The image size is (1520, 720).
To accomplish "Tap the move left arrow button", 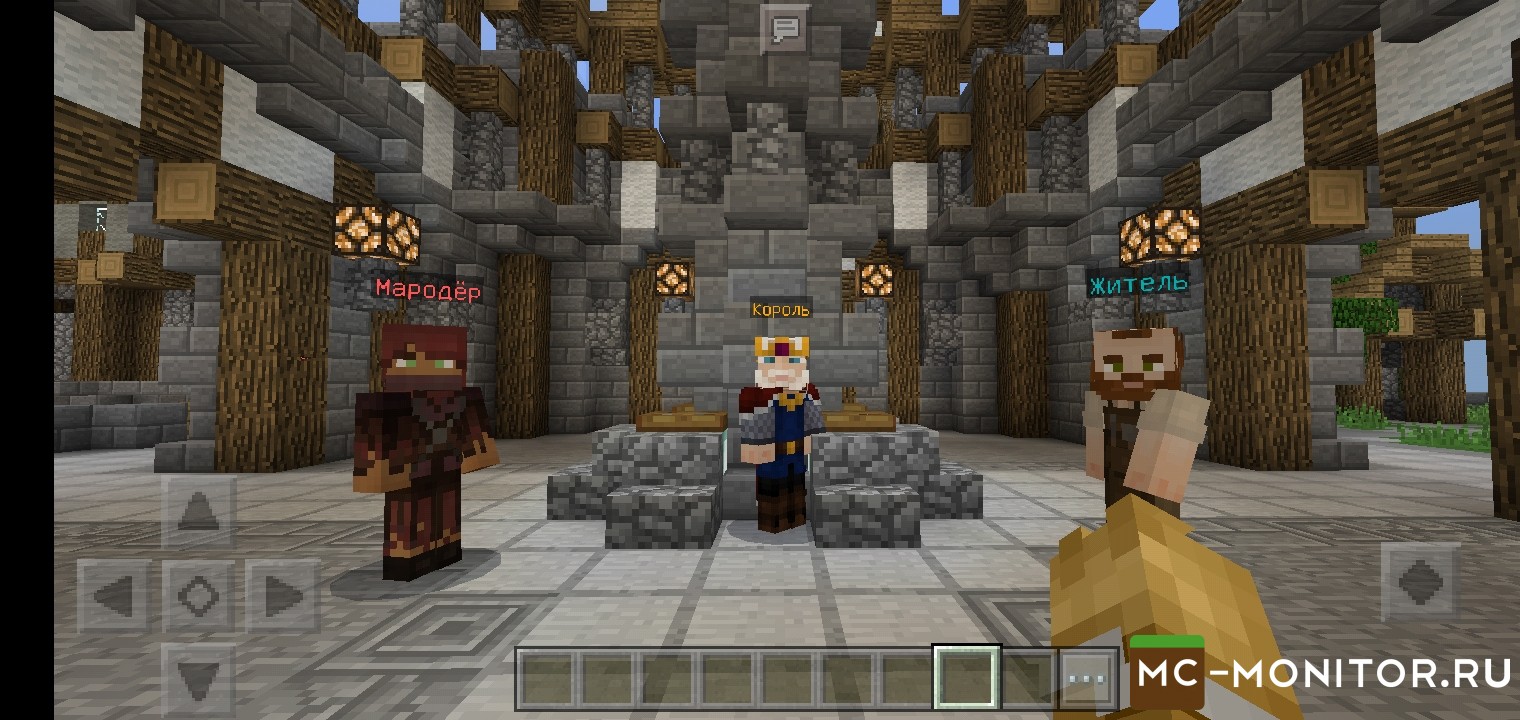I will [x=115, y=596].
